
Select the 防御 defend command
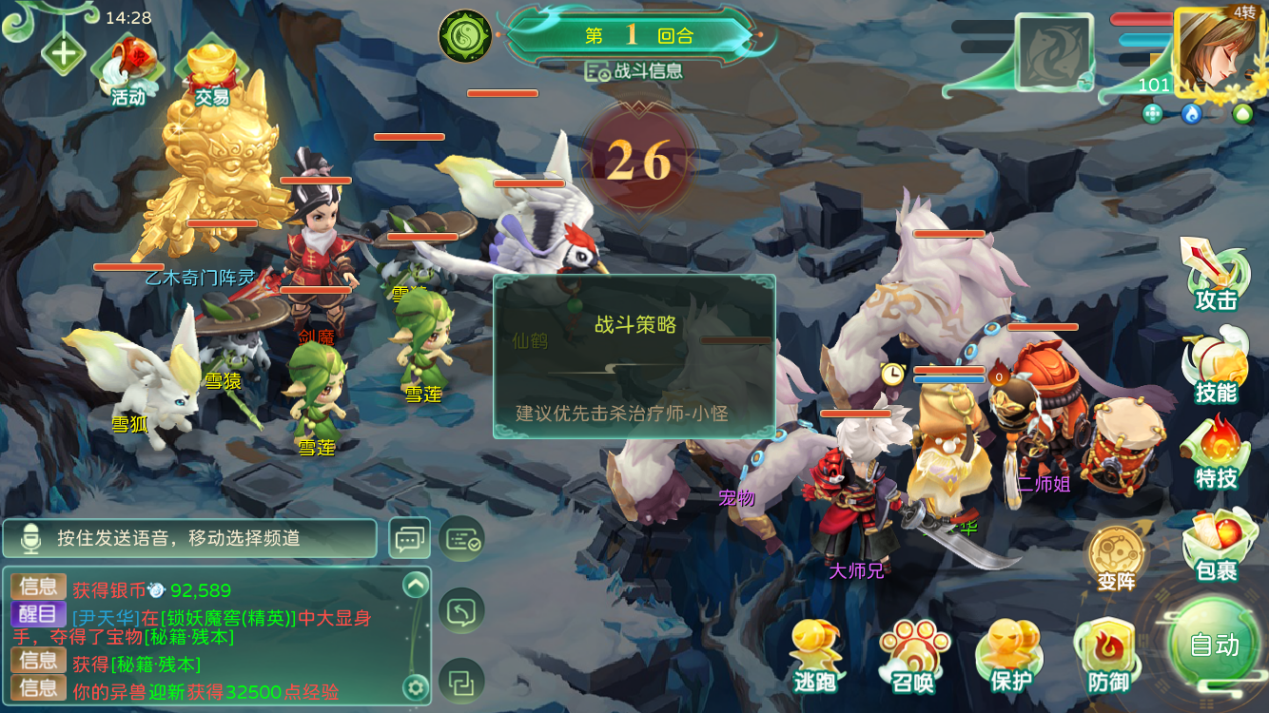(1108, 656)
